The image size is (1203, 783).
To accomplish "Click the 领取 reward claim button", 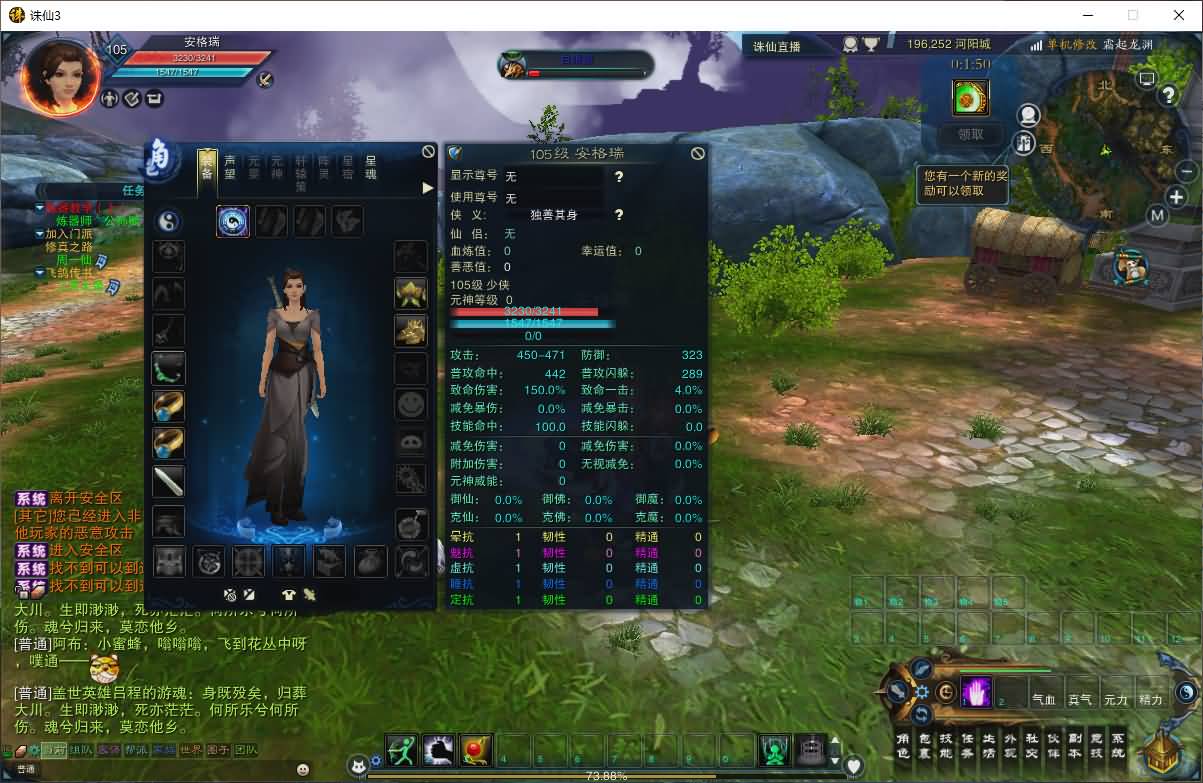I will click(970, 134).
